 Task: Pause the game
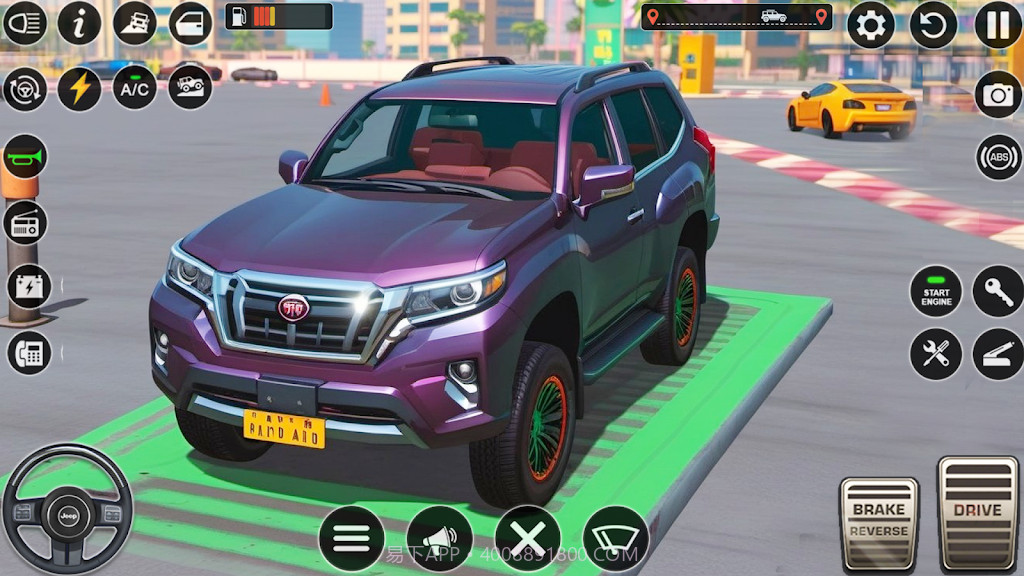(997, 25)
